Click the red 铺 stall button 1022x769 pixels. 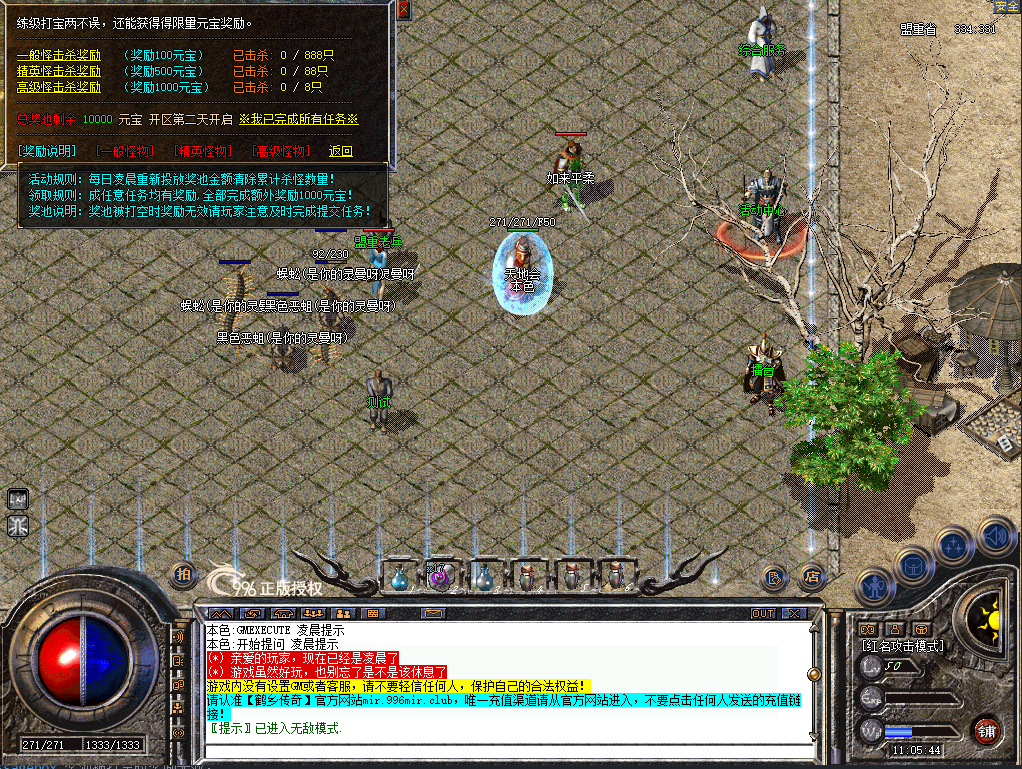[x=987, y=728]
